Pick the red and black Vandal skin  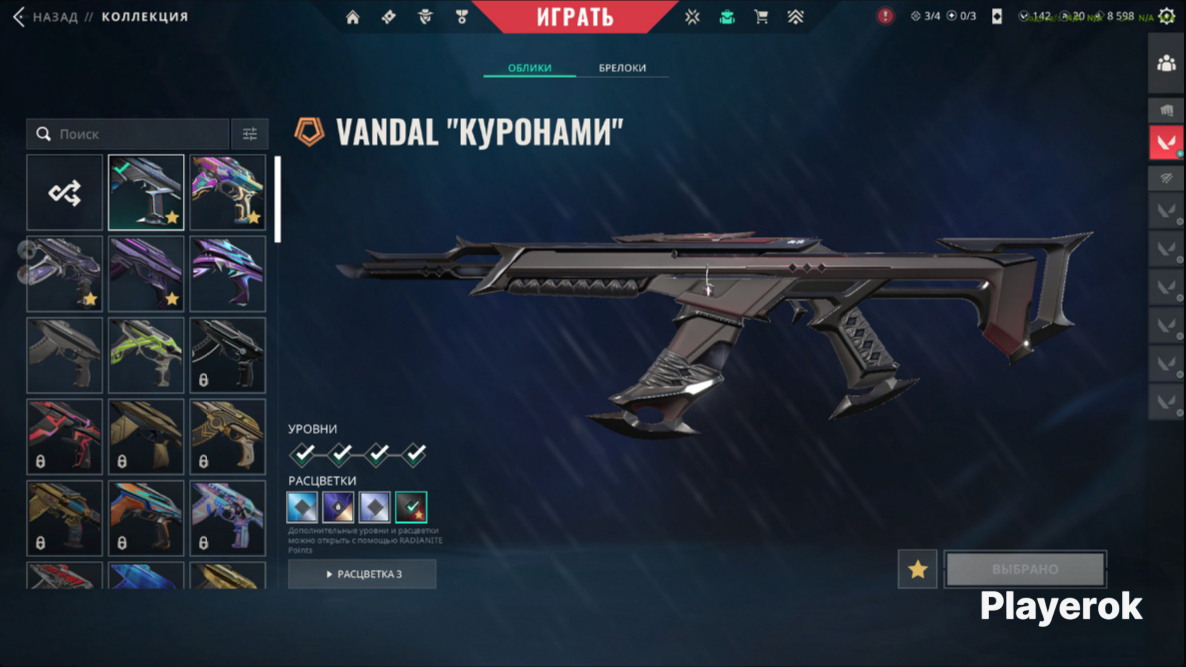[65, 437]
